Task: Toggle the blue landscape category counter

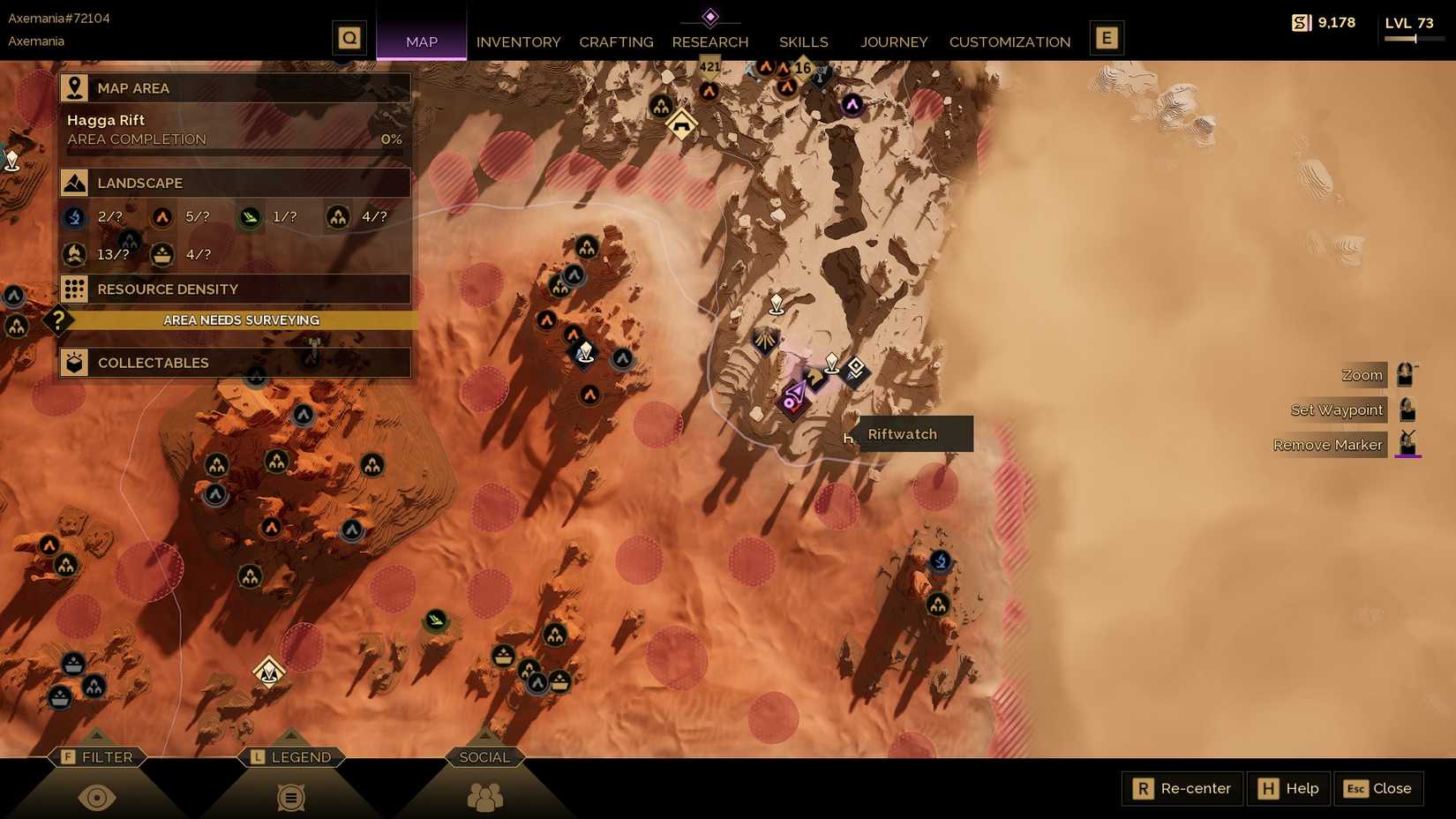Action: click(x=74, y=217)
